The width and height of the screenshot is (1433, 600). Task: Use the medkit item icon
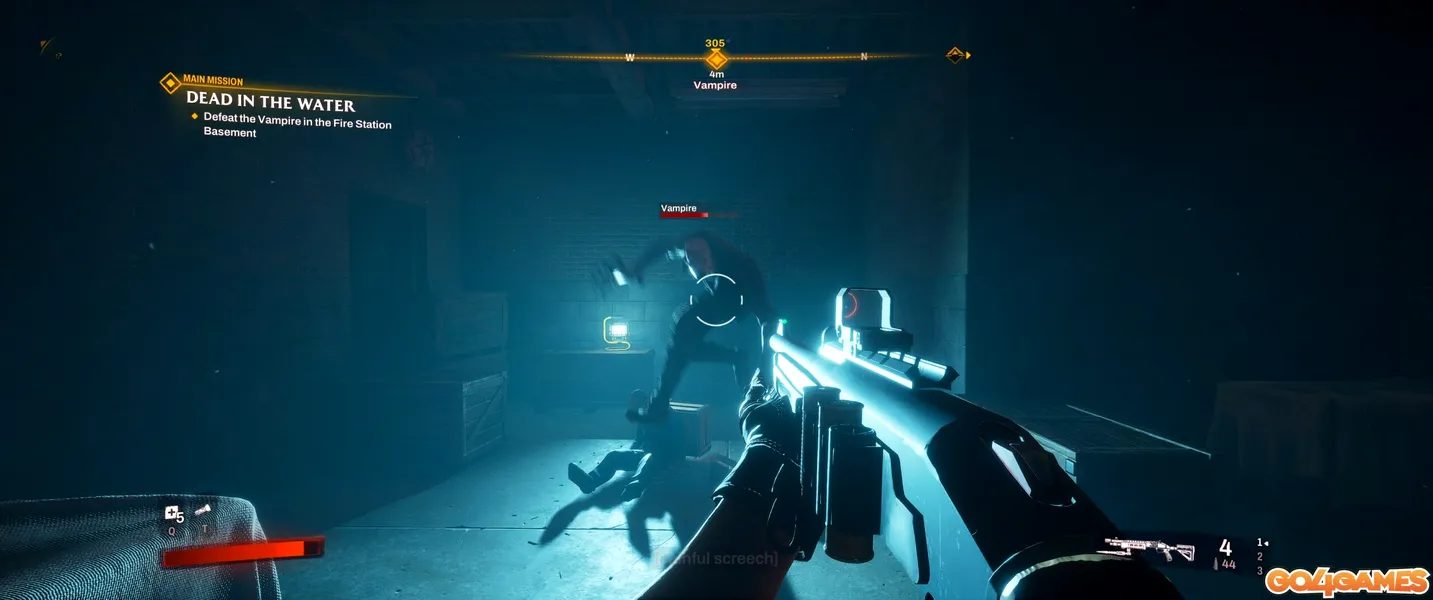tap(173, 515)
